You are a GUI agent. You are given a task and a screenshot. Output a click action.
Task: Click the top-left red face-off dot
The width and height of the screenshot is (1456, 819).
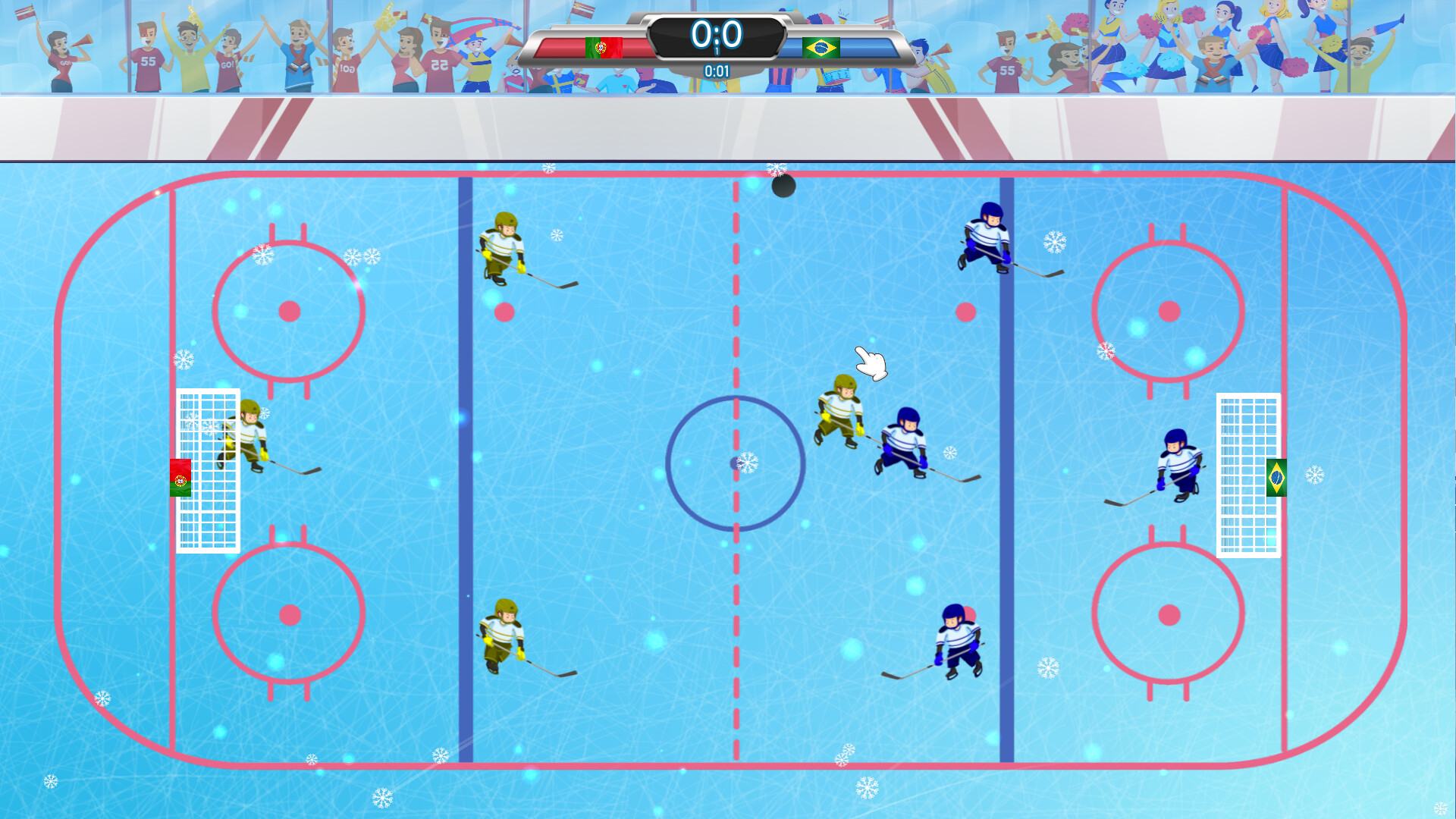[288, 309]
